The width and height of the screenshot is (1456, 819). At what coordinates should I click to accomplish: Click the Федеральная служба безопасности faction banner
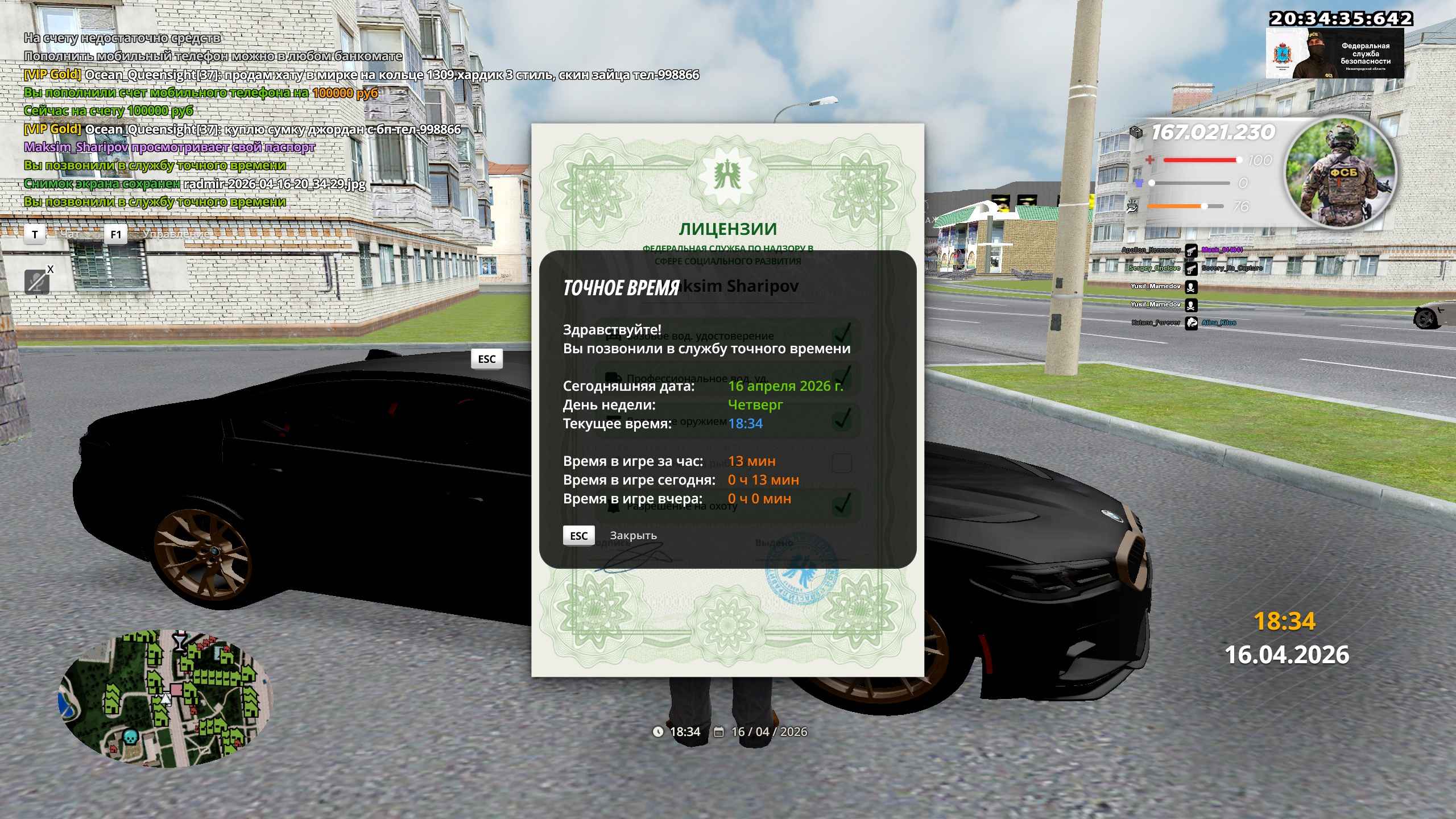tap(1334, 54)
